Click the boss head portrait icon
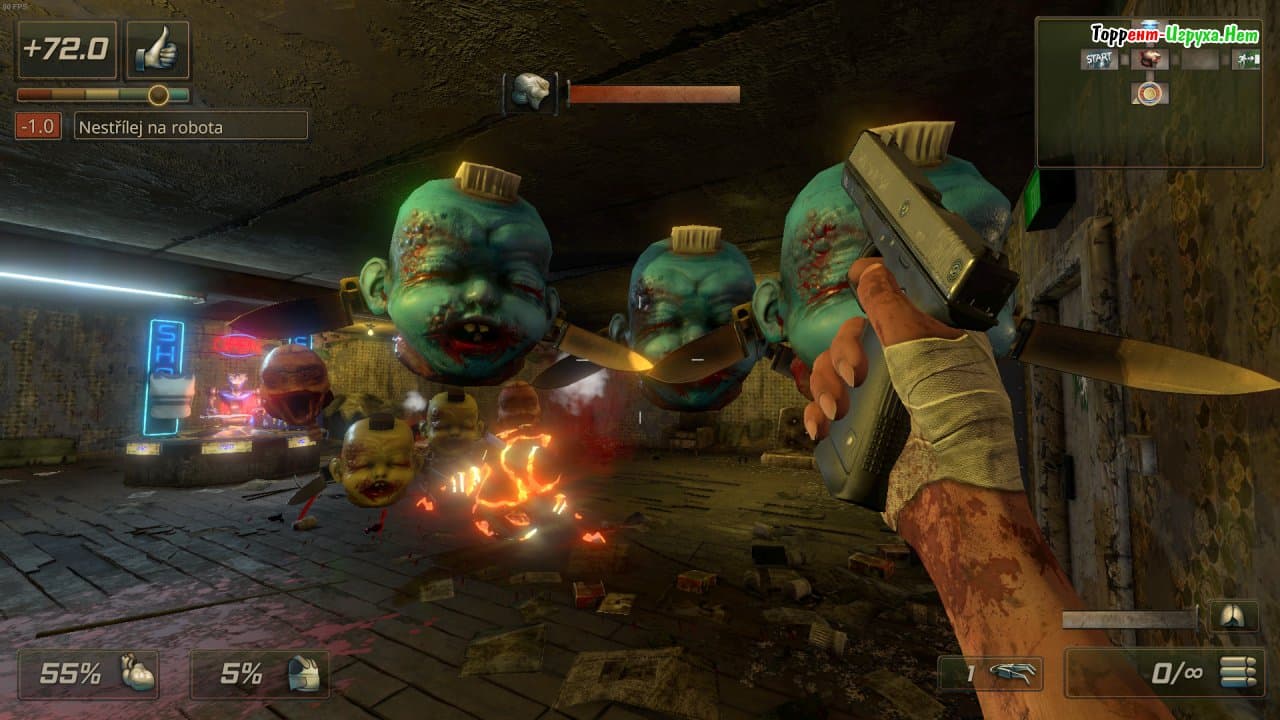This screenshot has width=1280, height=720. [x=530, y=93]
